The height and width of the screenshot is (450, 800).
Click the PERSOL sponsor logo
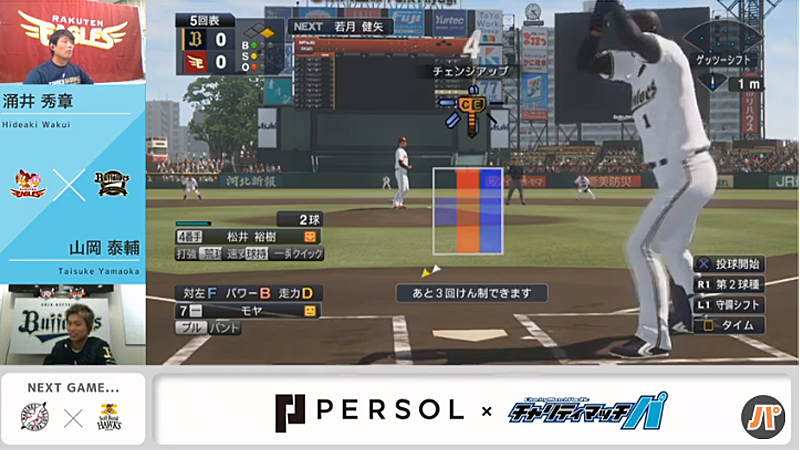(369, 409)
